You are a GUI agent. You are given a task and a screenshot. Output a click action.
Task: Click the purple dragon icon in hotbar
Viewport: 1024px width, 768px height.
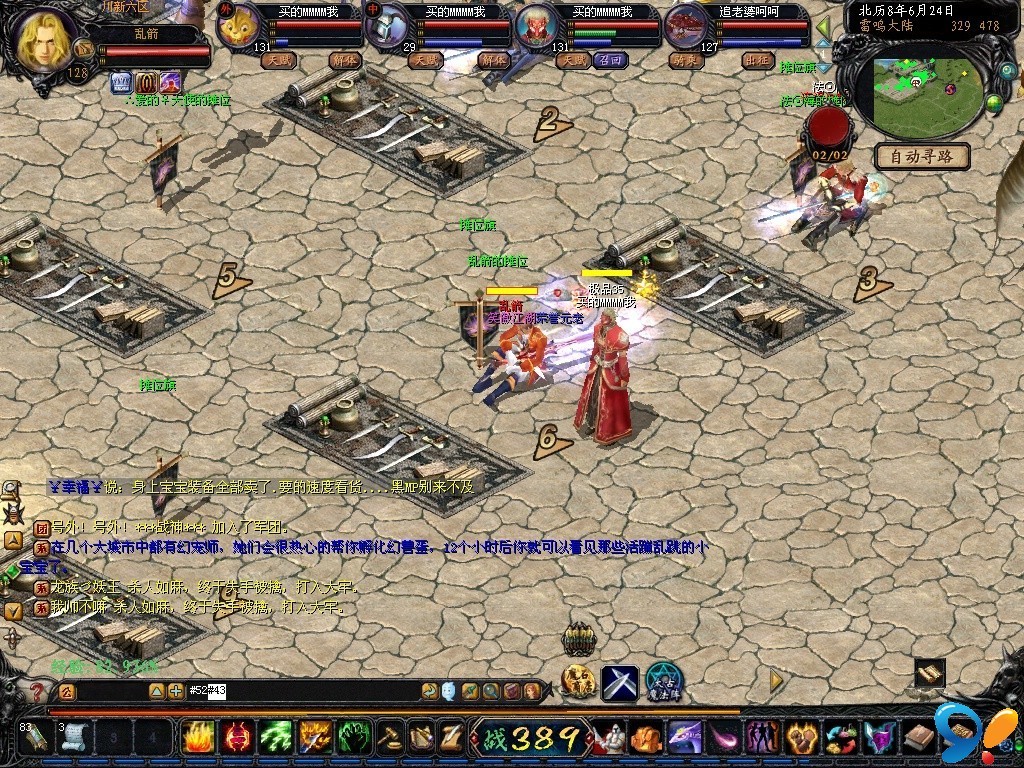pyautogui.click(x=685, y=738)
